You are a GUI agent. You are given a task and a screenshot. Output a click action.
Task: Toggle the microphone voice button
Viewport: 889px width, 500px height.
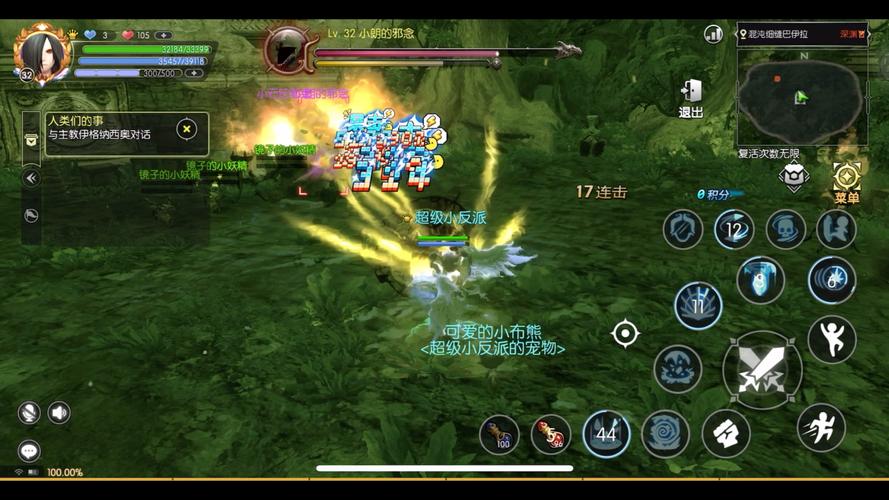(x=28, y=412)
